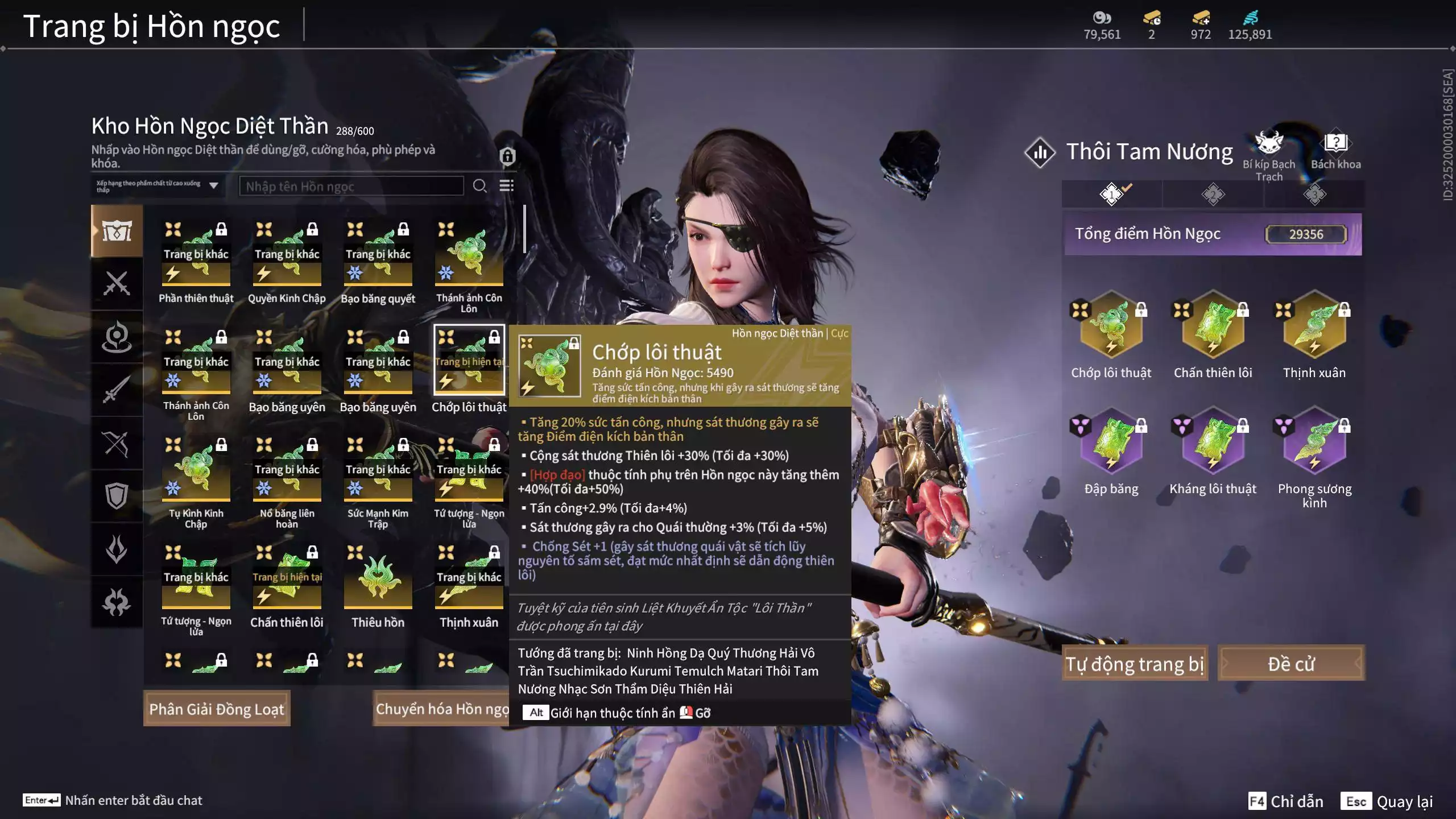Show Thôi Tam Nương stats chart icon
This screenshot has width=1456, height=819.
point(1040,152)
